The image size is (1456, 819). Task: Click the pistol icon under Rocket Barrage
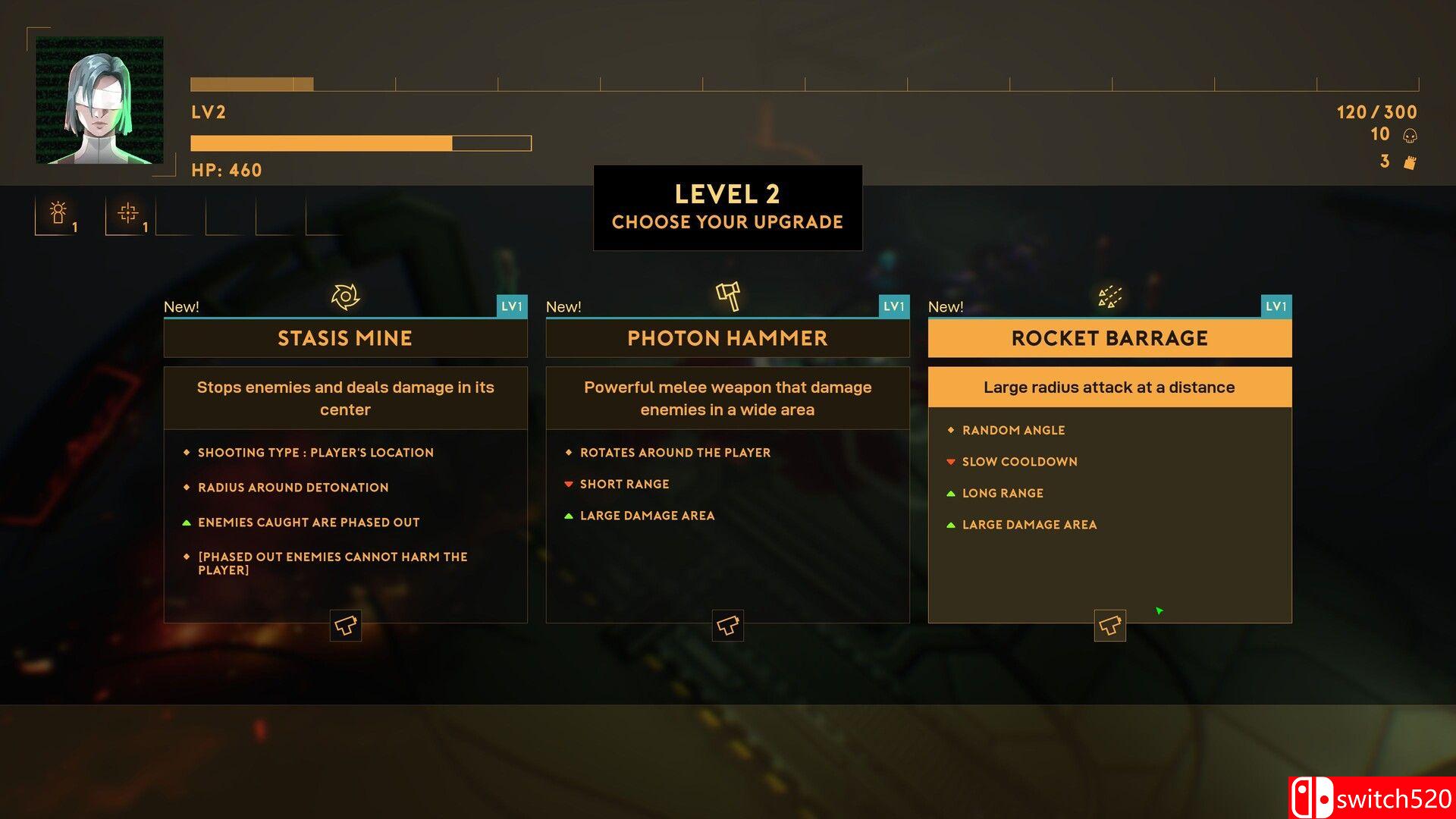[1110, 626]
